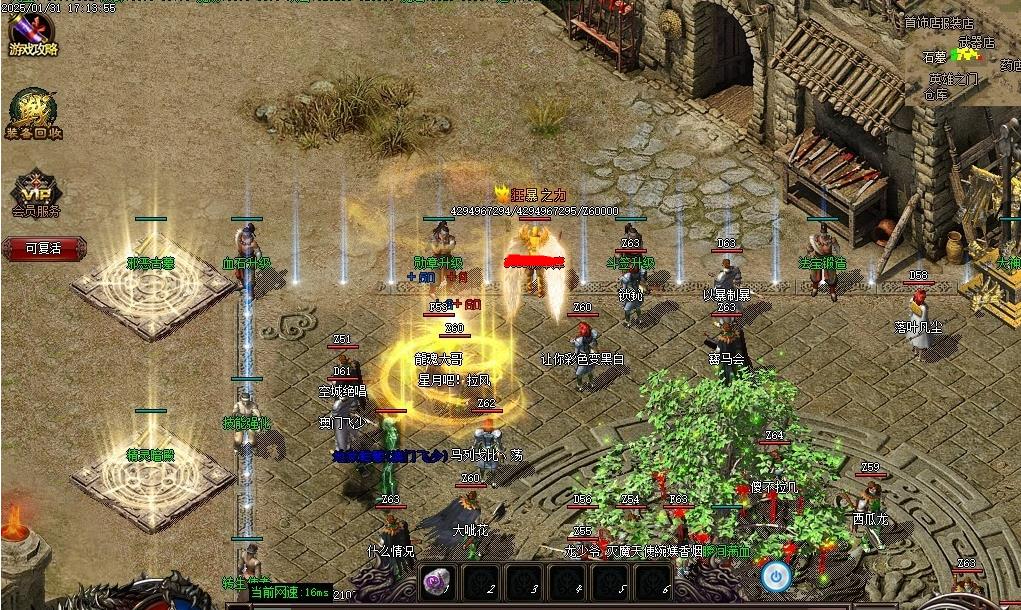Click the red 可复活 revive button
Image resolution: width=1021 pixels, height=610 pixels.
point(44,248)
